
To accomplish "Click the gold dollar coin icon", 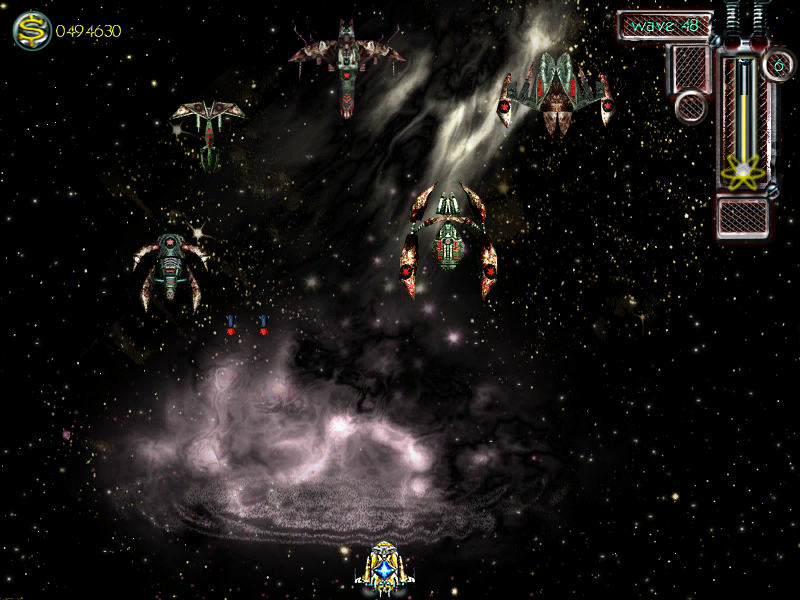I will 32,30.
